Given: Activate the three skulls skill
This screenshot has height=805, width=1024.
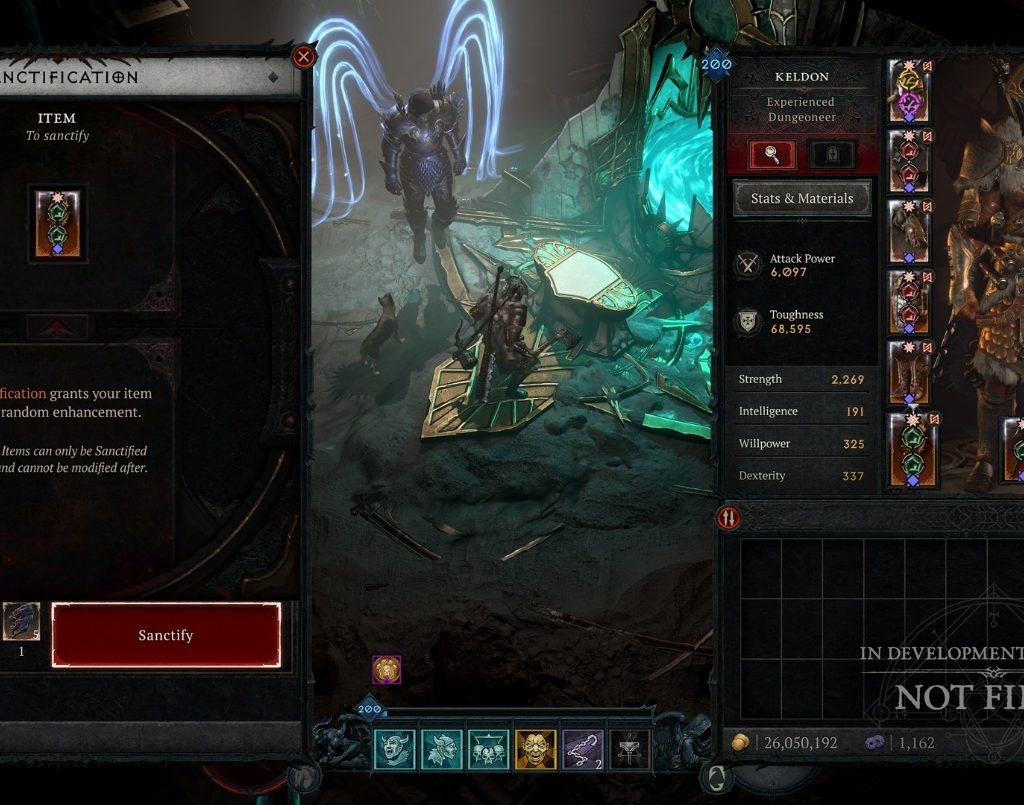Looking at the screenshot, I should [488, 749].
